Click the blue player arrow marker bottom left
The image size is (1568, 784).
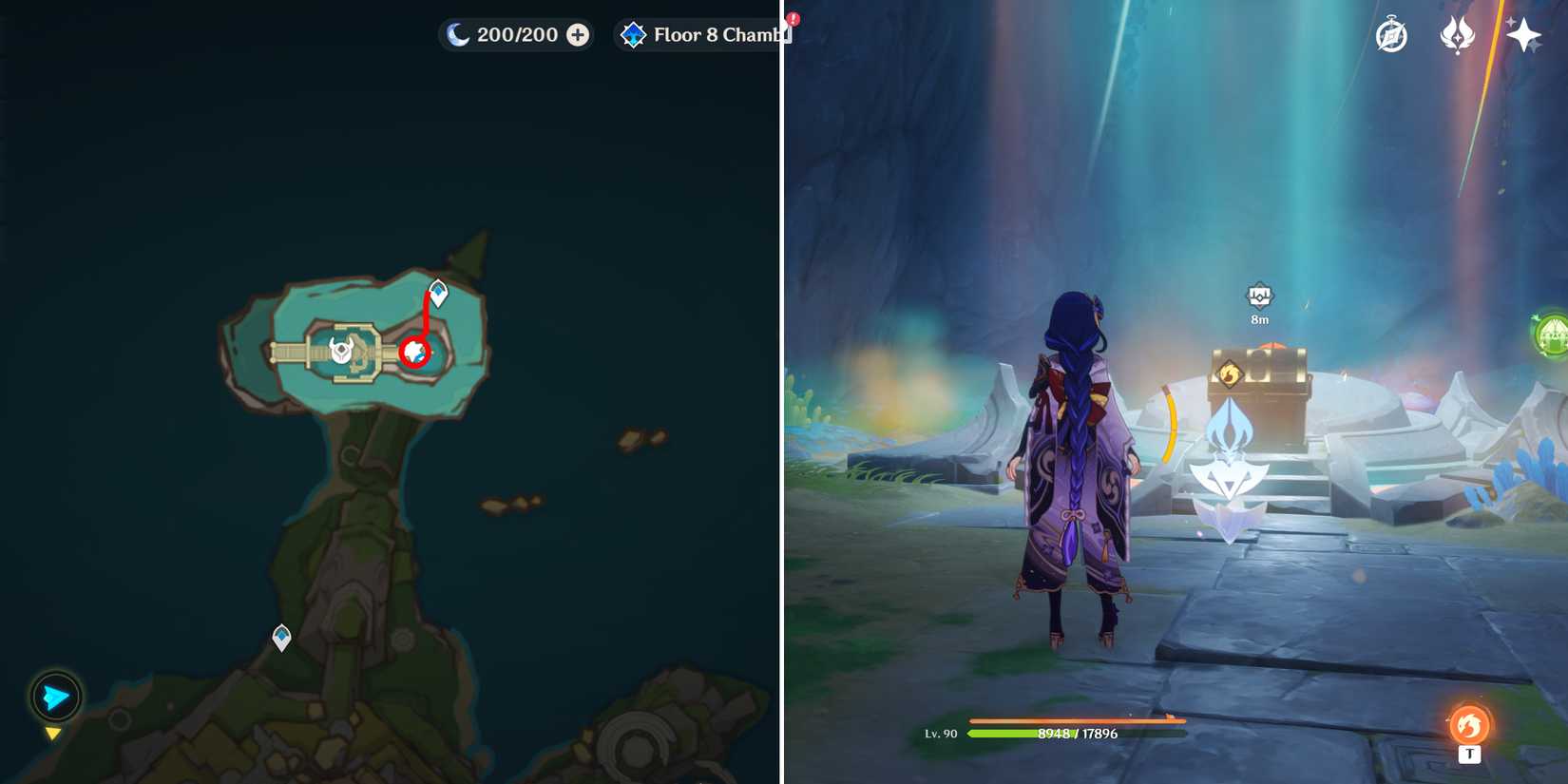tap(54, 697)
